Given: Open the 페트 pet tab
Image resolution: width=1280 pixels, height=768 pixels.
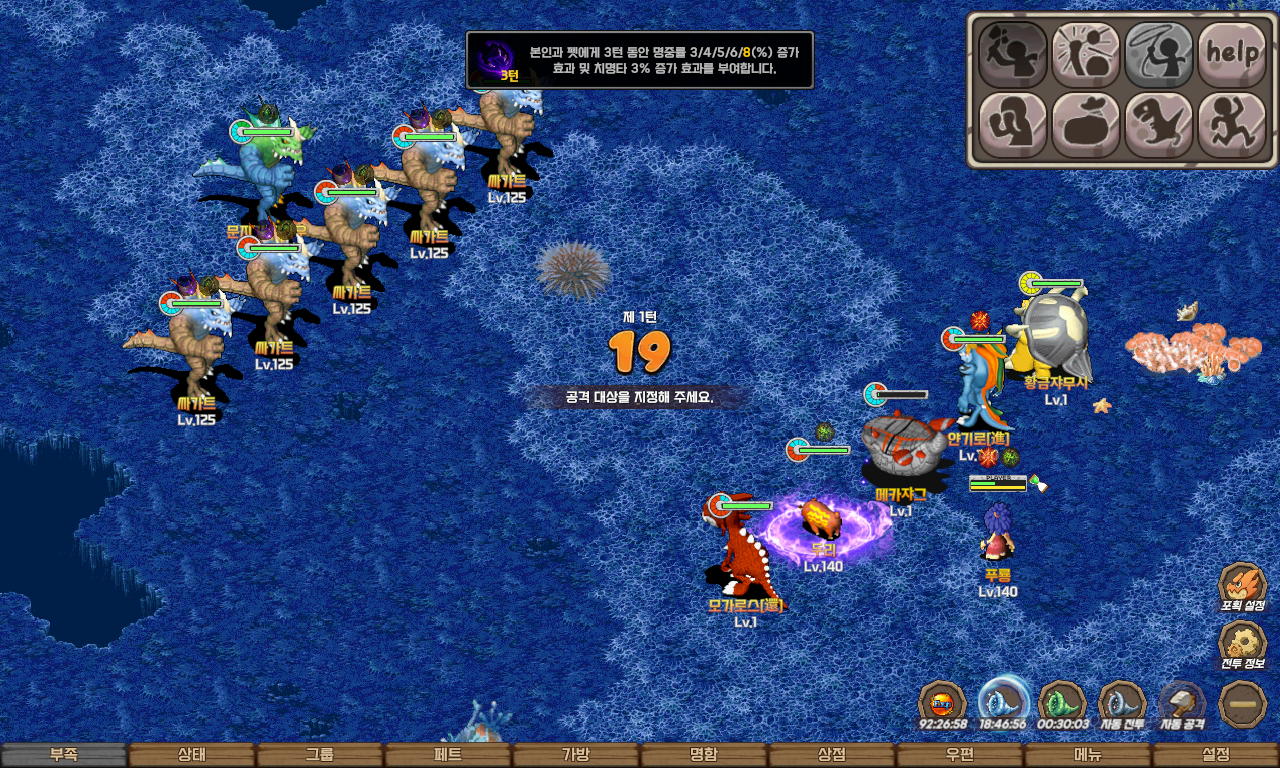Looking at the screenshot, I should (448, 755).
